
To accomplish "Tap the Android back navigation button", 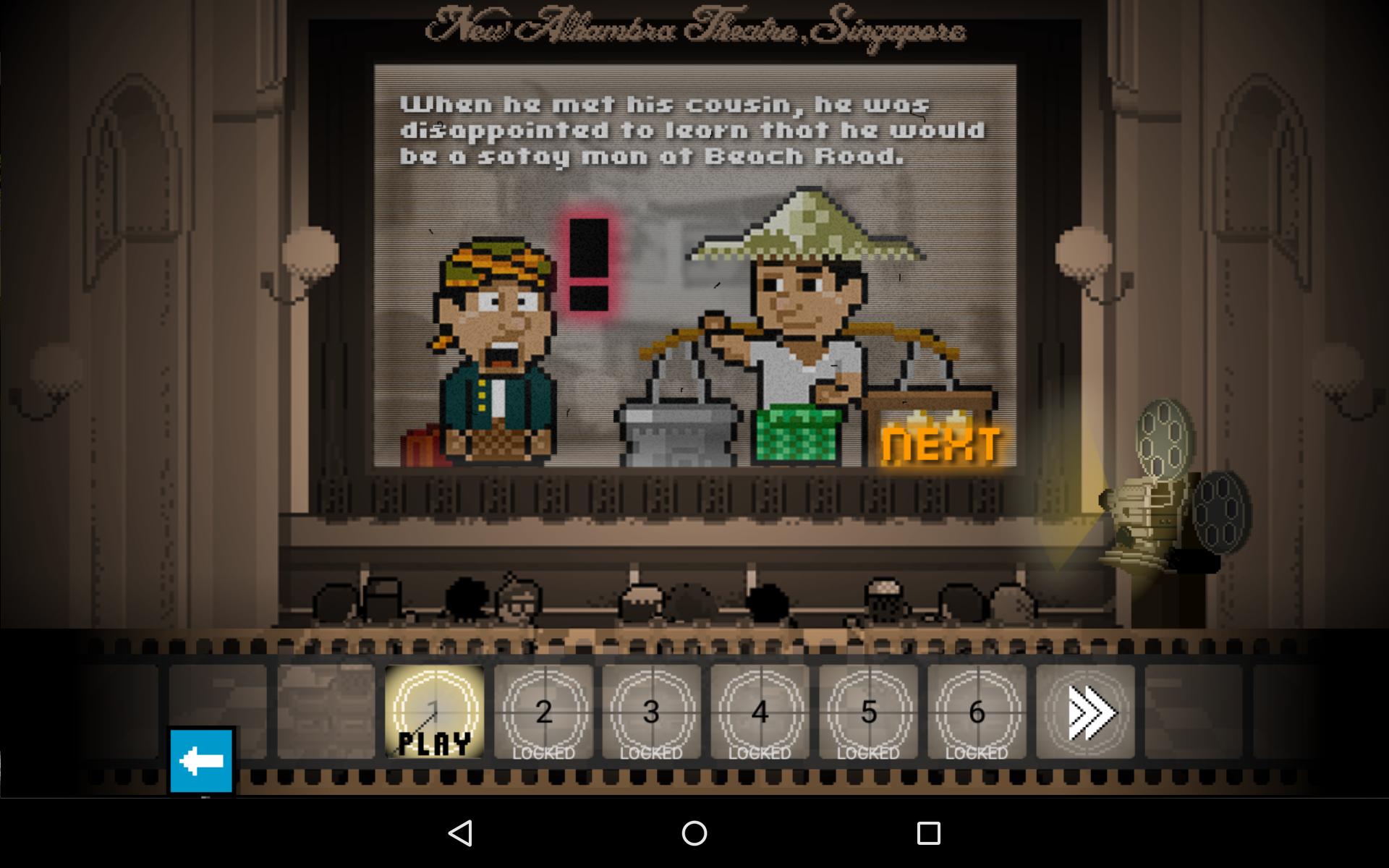I will (461, 833).
